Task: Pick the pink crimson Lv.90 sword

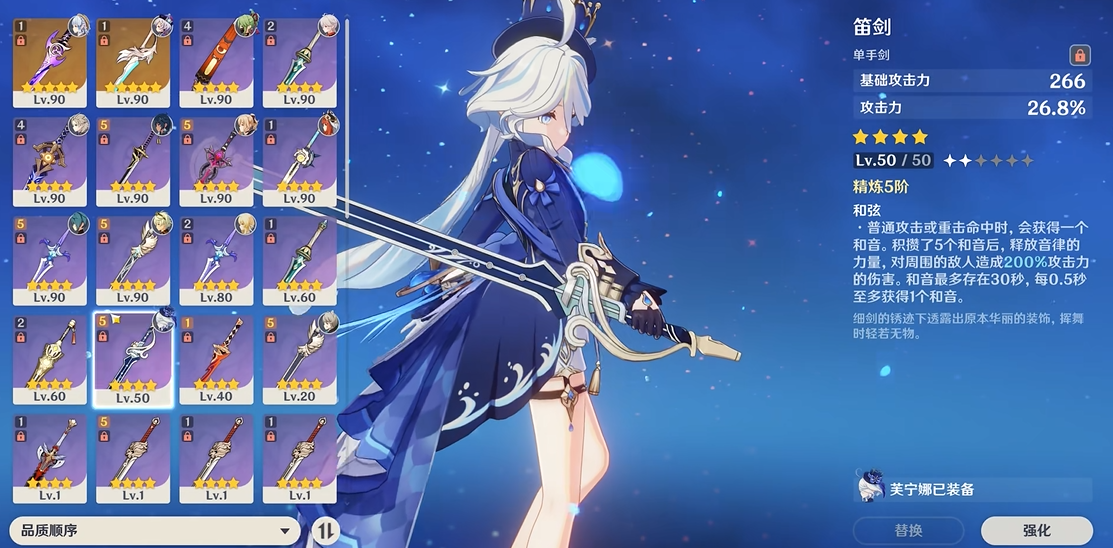Action: [x=216, y=160]
